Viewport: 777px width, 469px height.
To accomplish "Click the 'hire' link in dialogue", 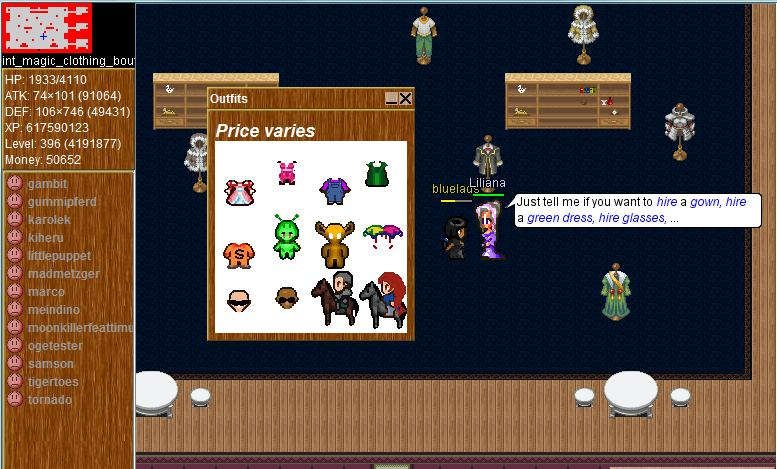I will tap(667, 202).
